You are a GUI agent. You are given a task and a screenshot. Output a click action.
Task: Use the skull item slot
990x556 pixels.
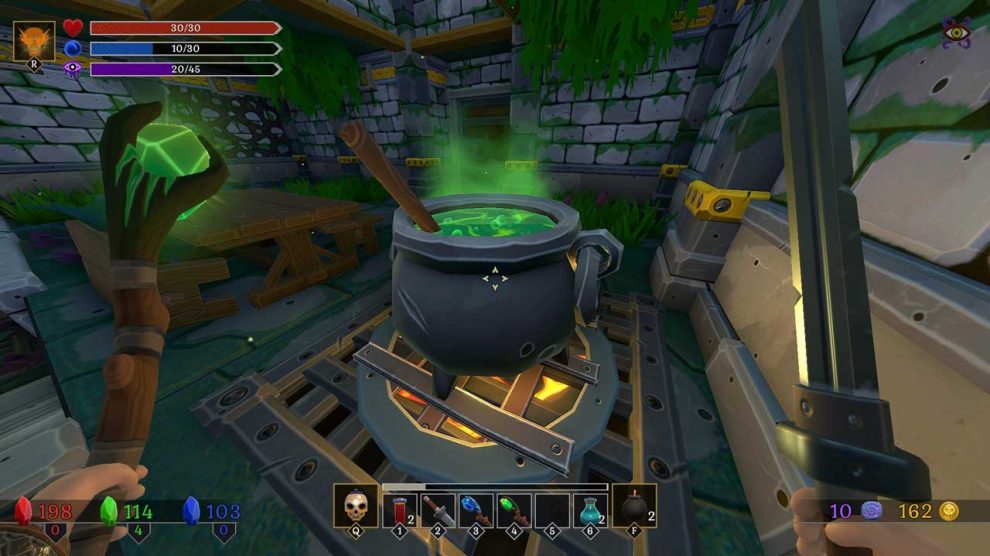[355, 508]
